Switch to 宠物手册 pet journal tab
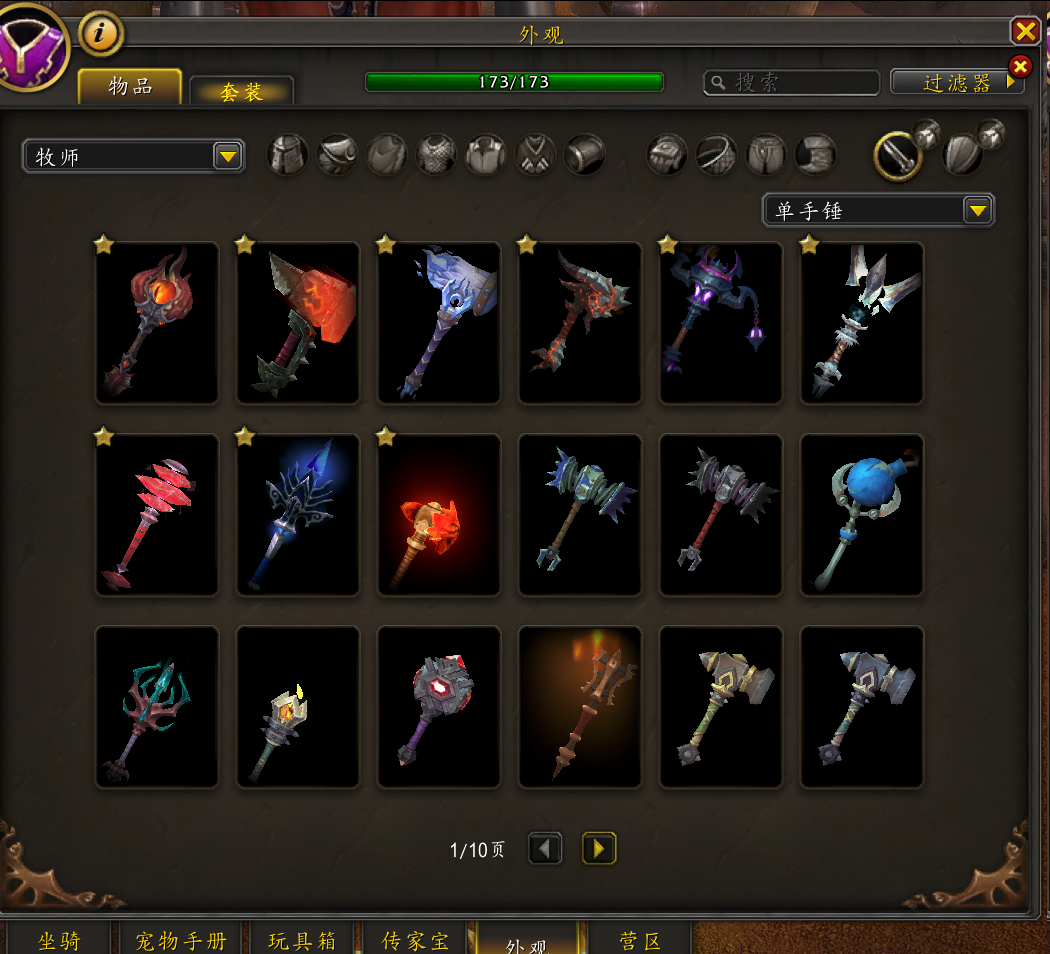 (x=181, y=940)
